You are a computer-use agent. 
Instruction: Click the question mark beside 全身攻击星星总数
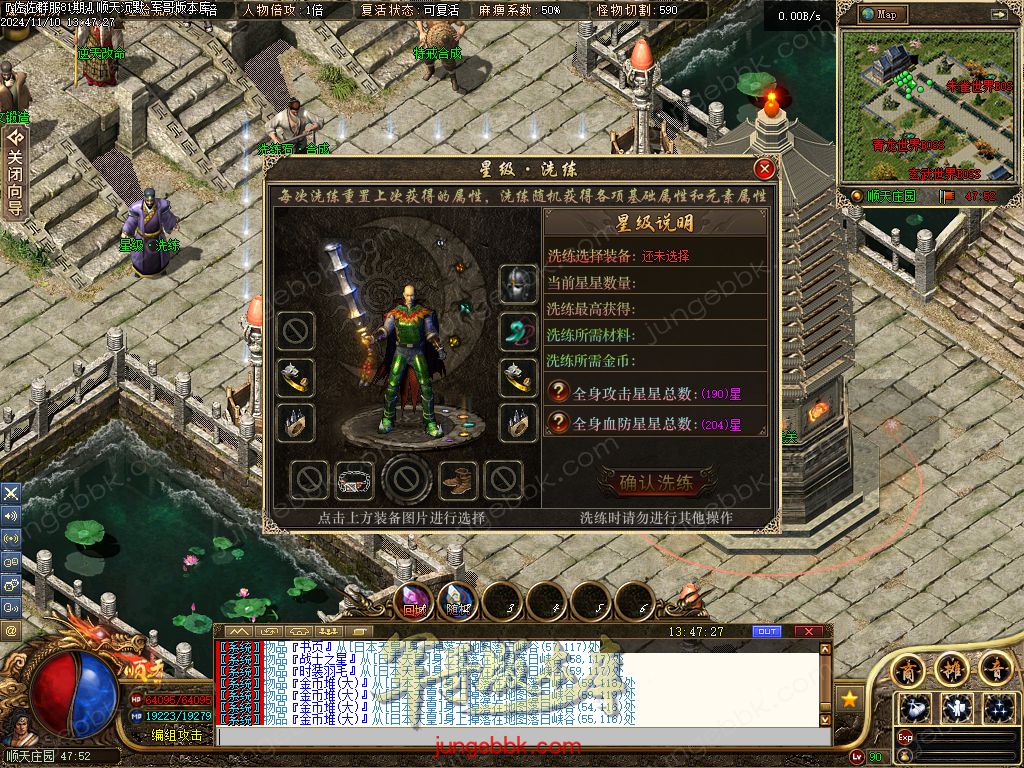coord(559,393)
